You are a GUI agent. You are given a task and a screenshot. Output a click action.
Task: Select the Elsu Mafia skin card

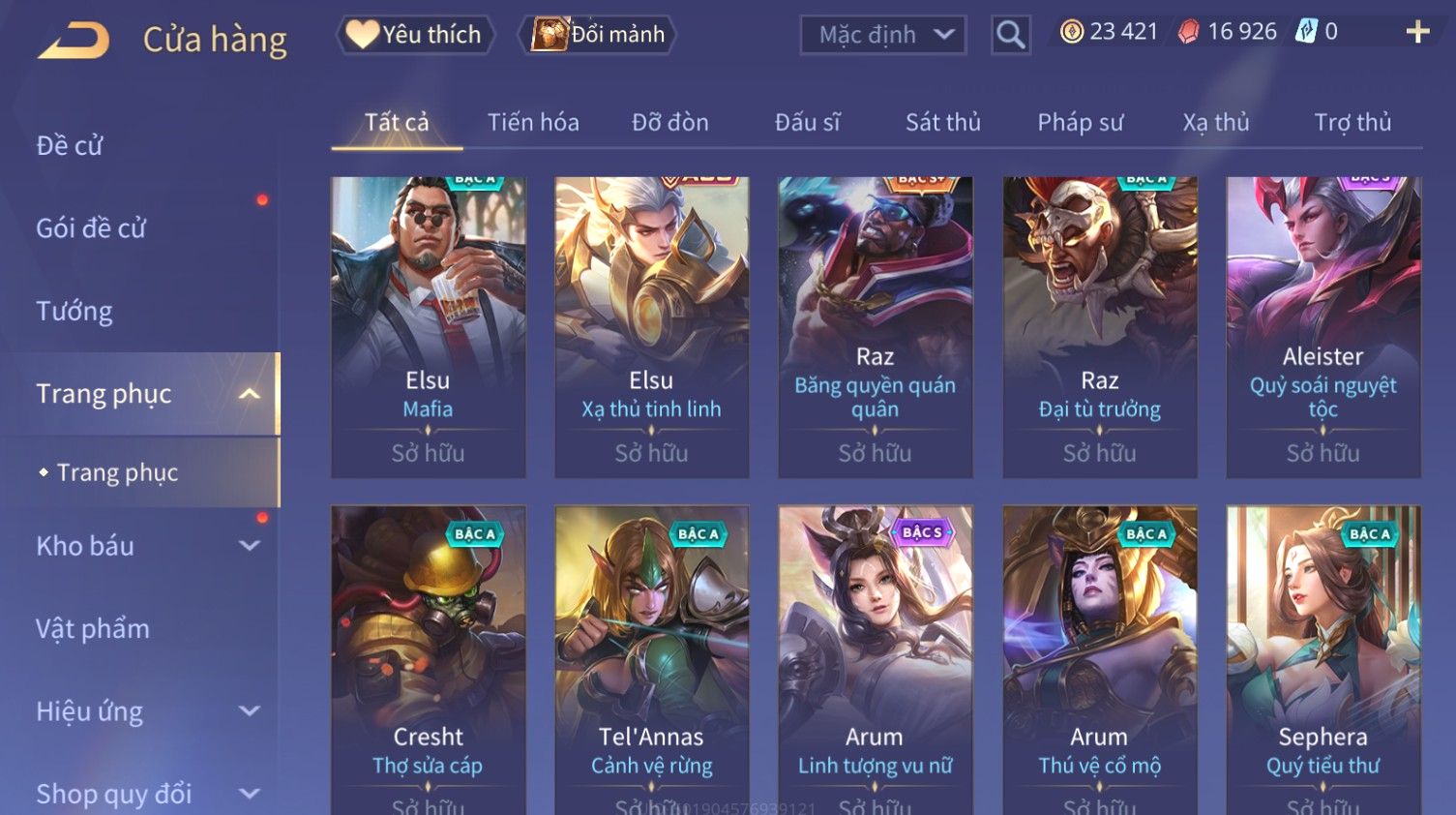point(428,326)
